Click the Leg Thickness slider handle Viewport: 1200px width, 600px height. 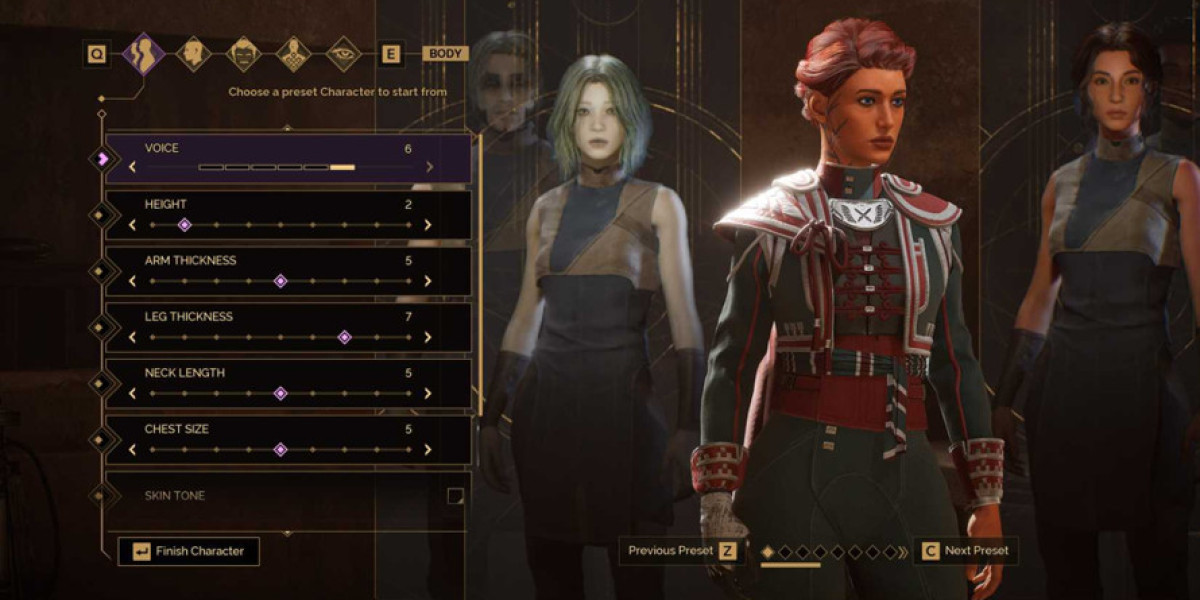coord(344,337)
